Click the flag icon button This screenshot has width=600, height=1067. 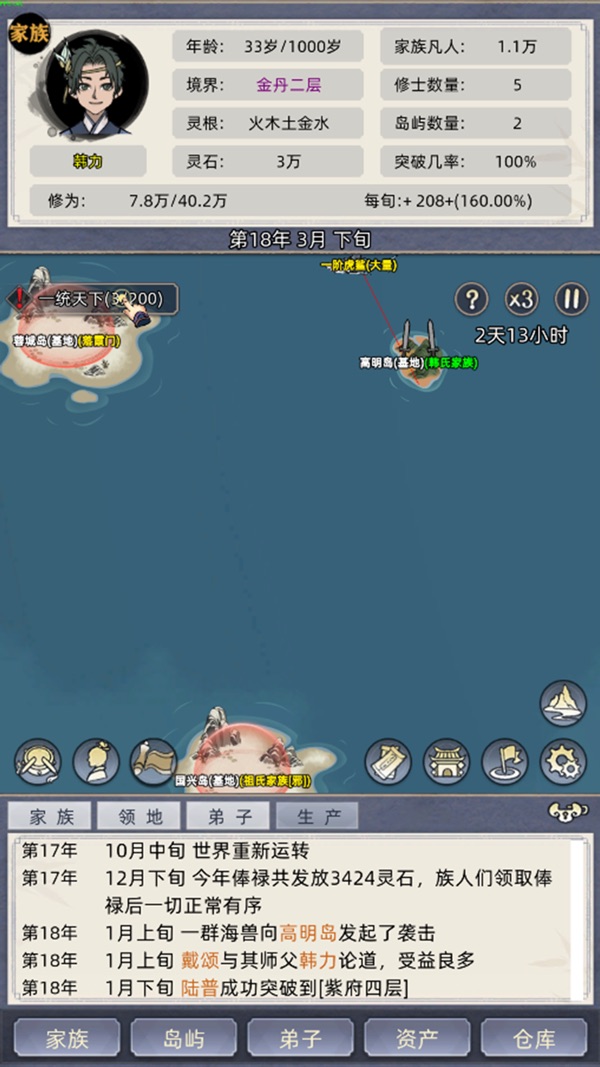(505, 762)
